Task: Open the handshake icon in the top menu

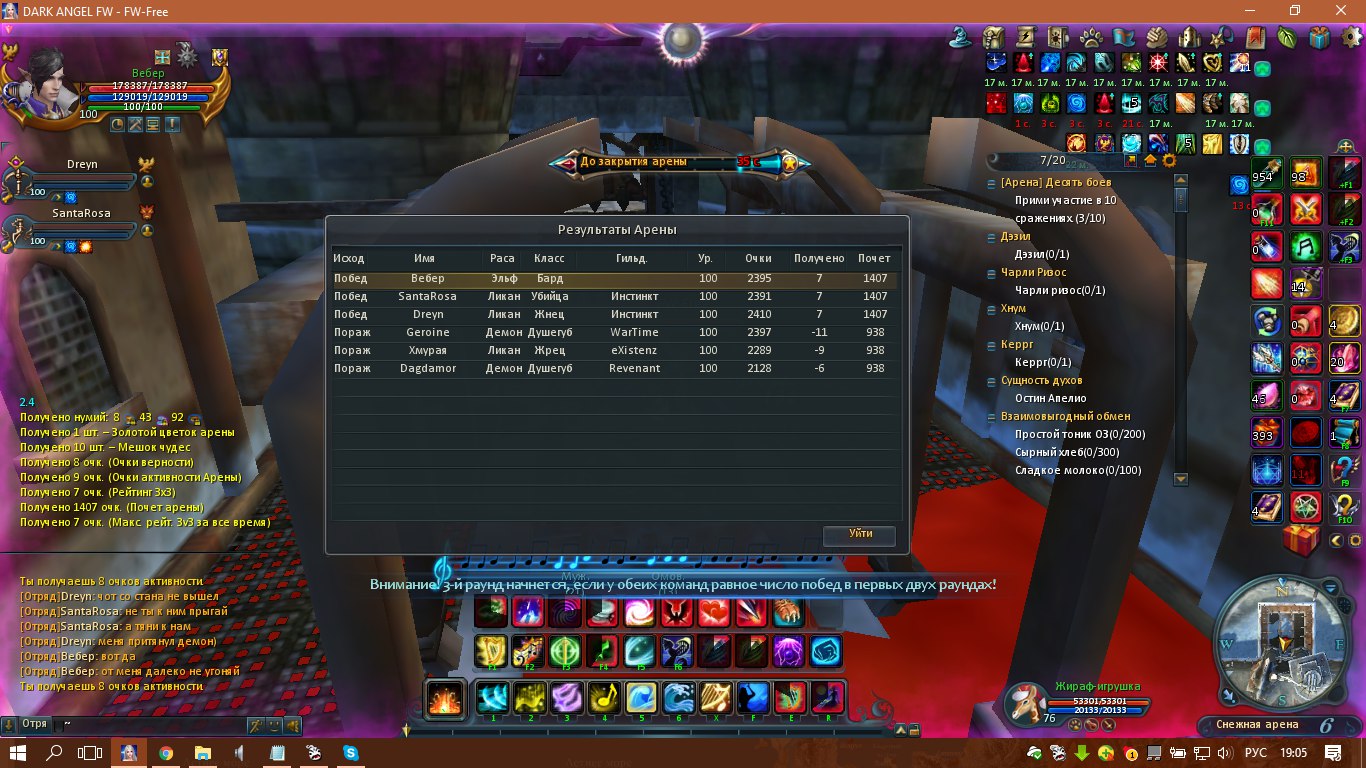Action: [x=1156, y=38]
